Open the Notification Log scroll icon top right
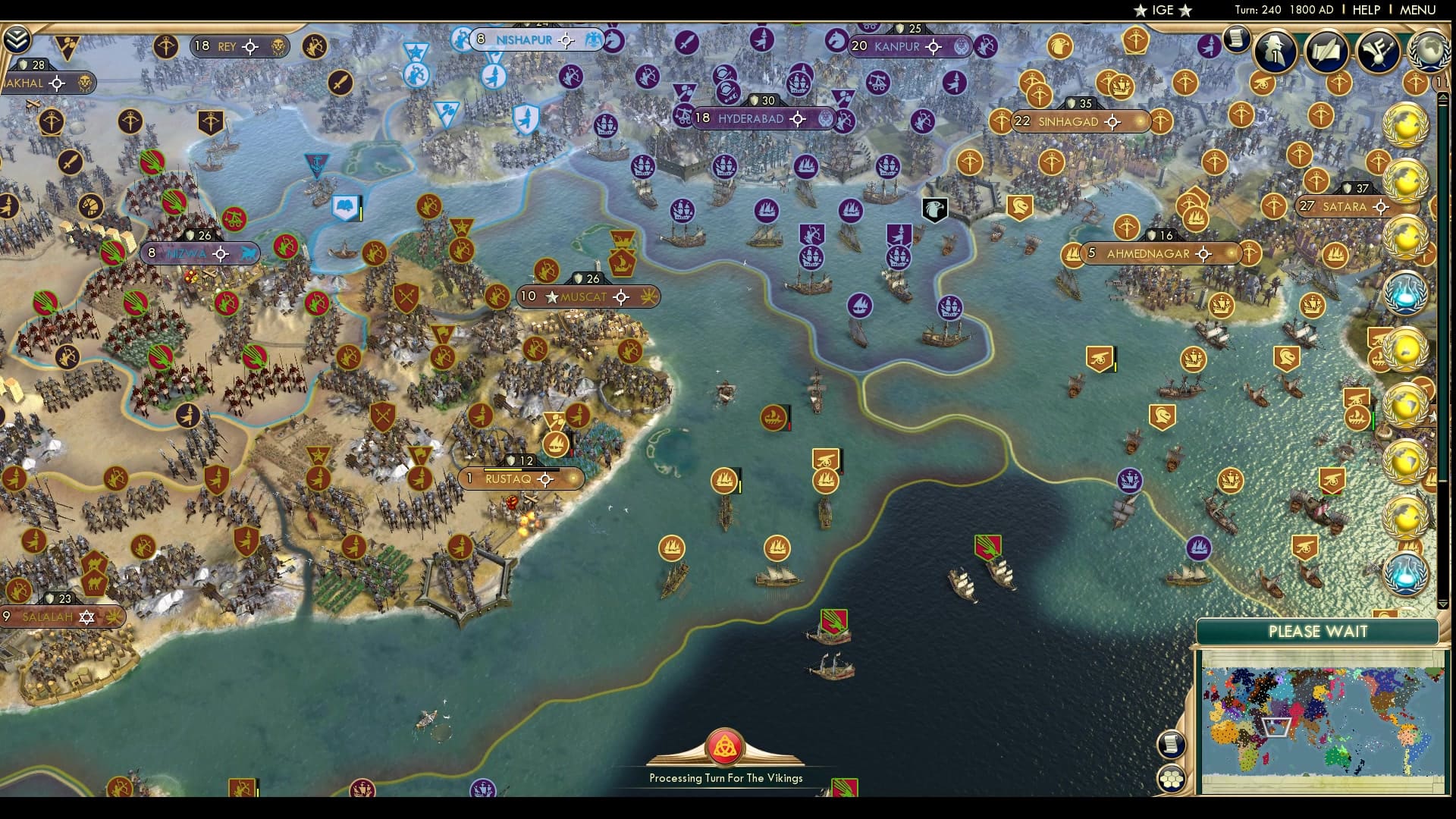The width and height of the screenshot is (1456, 819). [x=1236, y=39]
